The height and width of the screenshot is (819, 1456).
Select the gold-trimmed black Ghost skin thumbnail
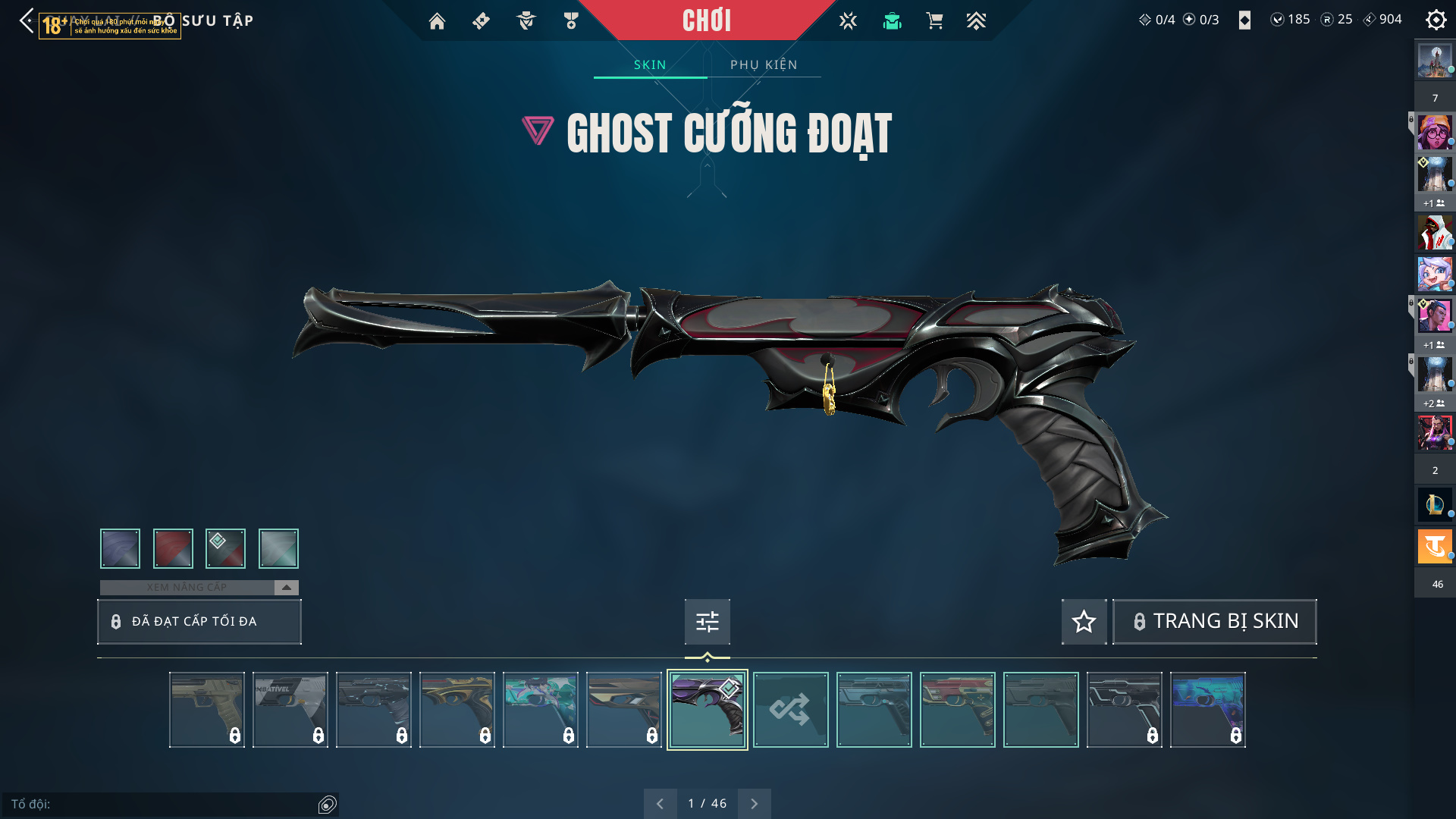pos(457,710)
